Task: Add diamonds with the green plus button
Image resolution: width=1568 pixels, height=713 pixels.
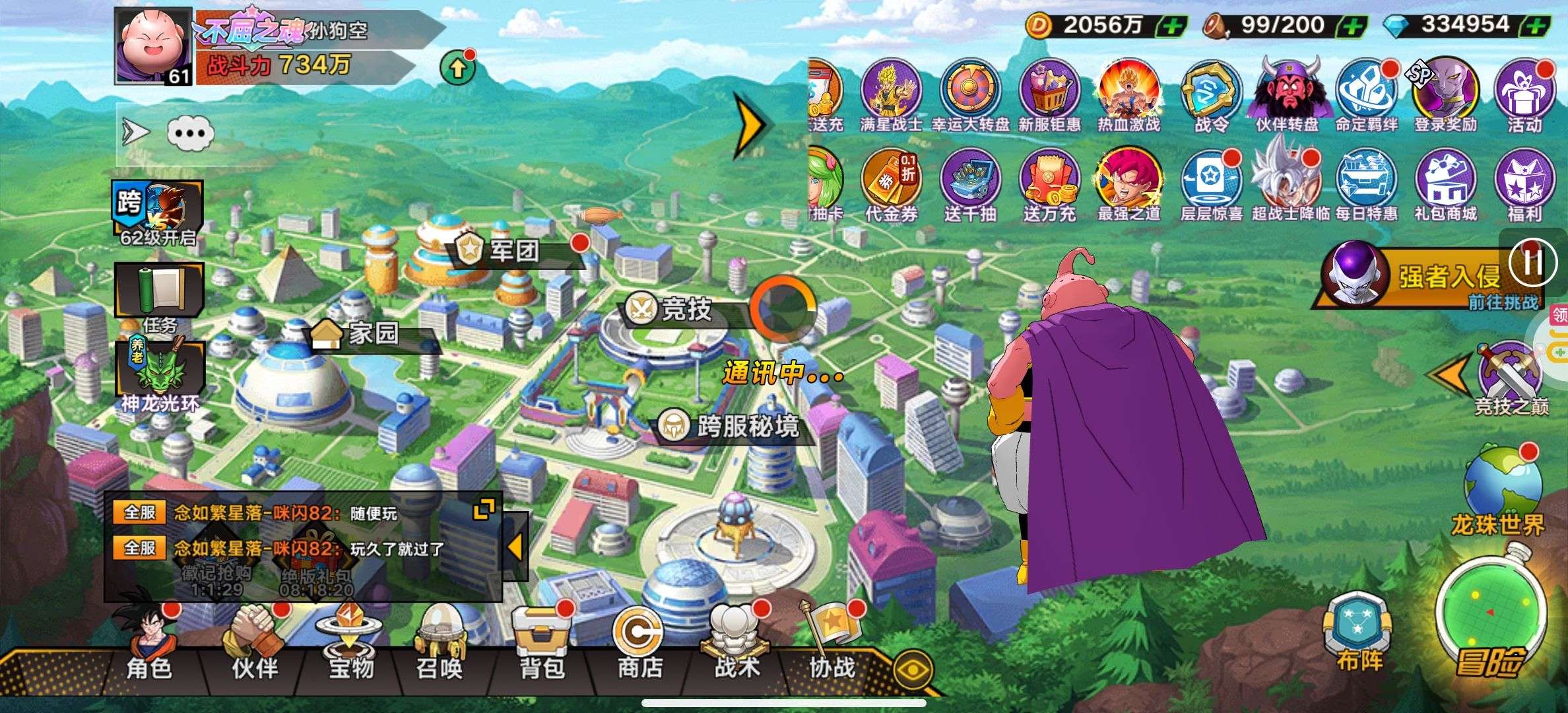Action: click(1535, 26)
